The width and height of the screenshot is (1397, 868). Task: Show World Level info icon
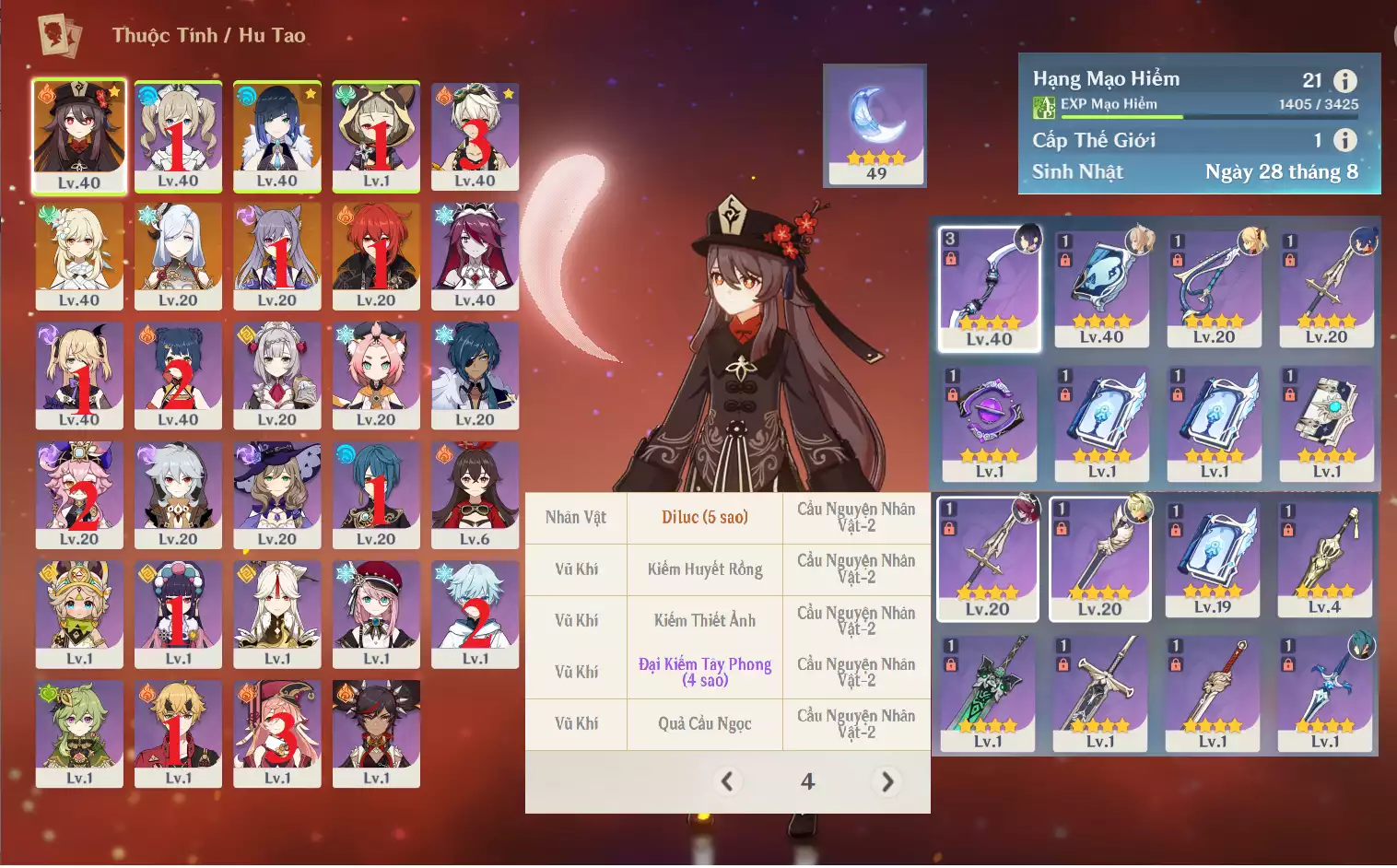click(x=1345, y=140)
